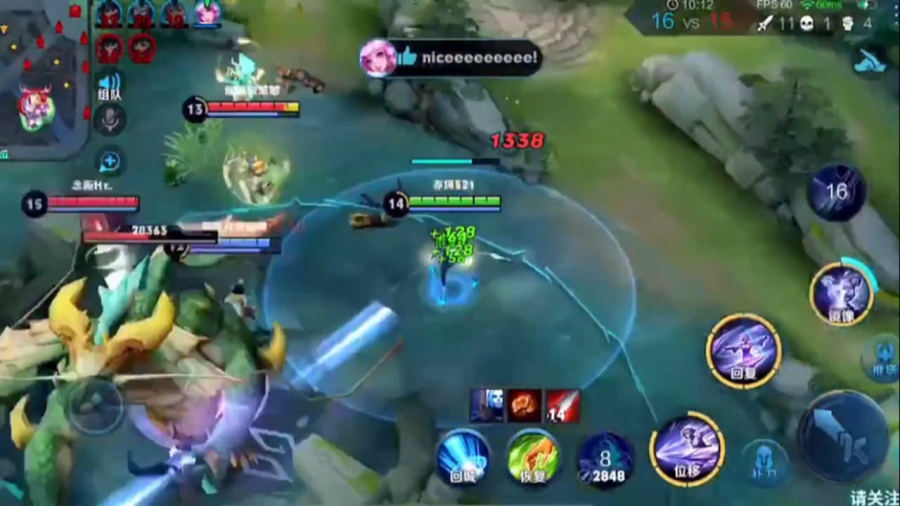900x506 pixels.
Task: Select the pink-haired teammate portrait at top
Action: tap(207, 12)
